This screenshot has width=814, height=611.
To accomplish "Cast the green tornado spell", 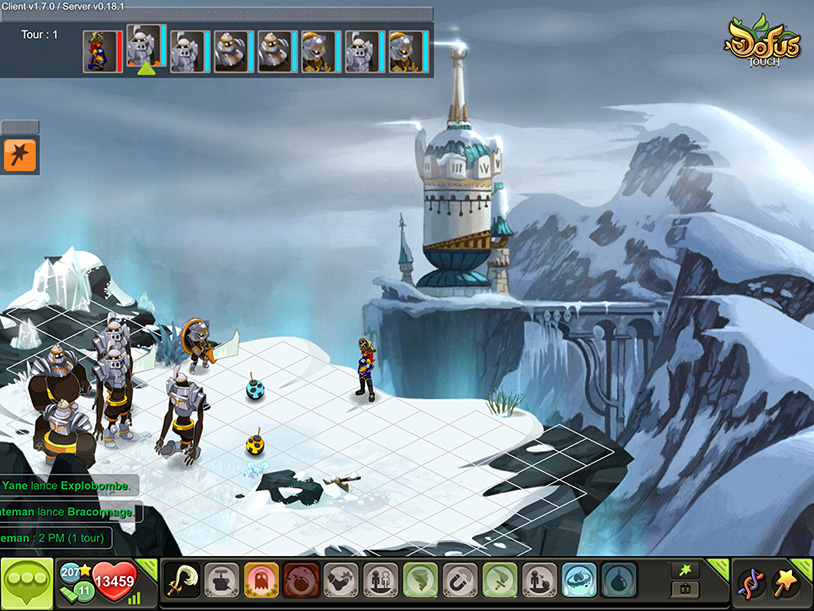I will [x=419, y=580].
